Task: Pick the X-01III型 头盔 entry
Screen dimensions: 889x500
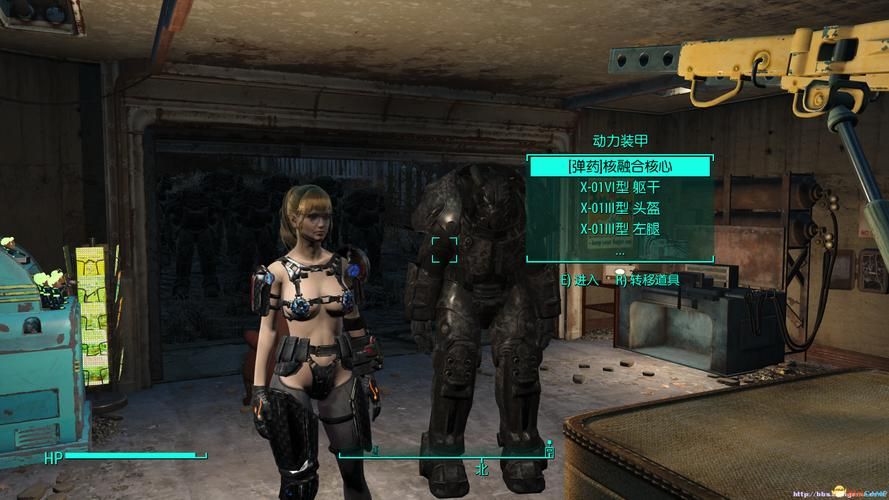Action: (620, 208)
